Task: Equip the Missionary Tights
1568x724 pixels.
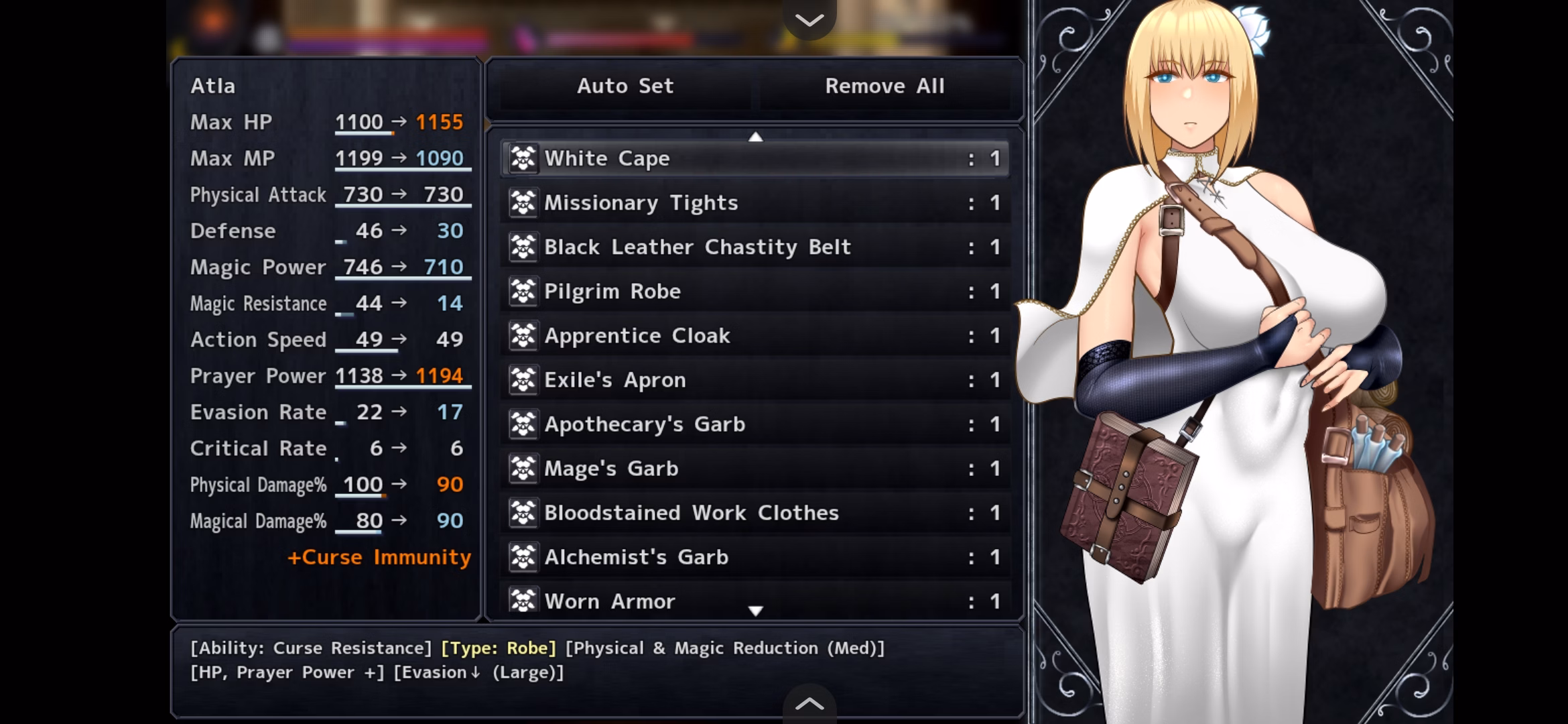Action: coord(755,203)
